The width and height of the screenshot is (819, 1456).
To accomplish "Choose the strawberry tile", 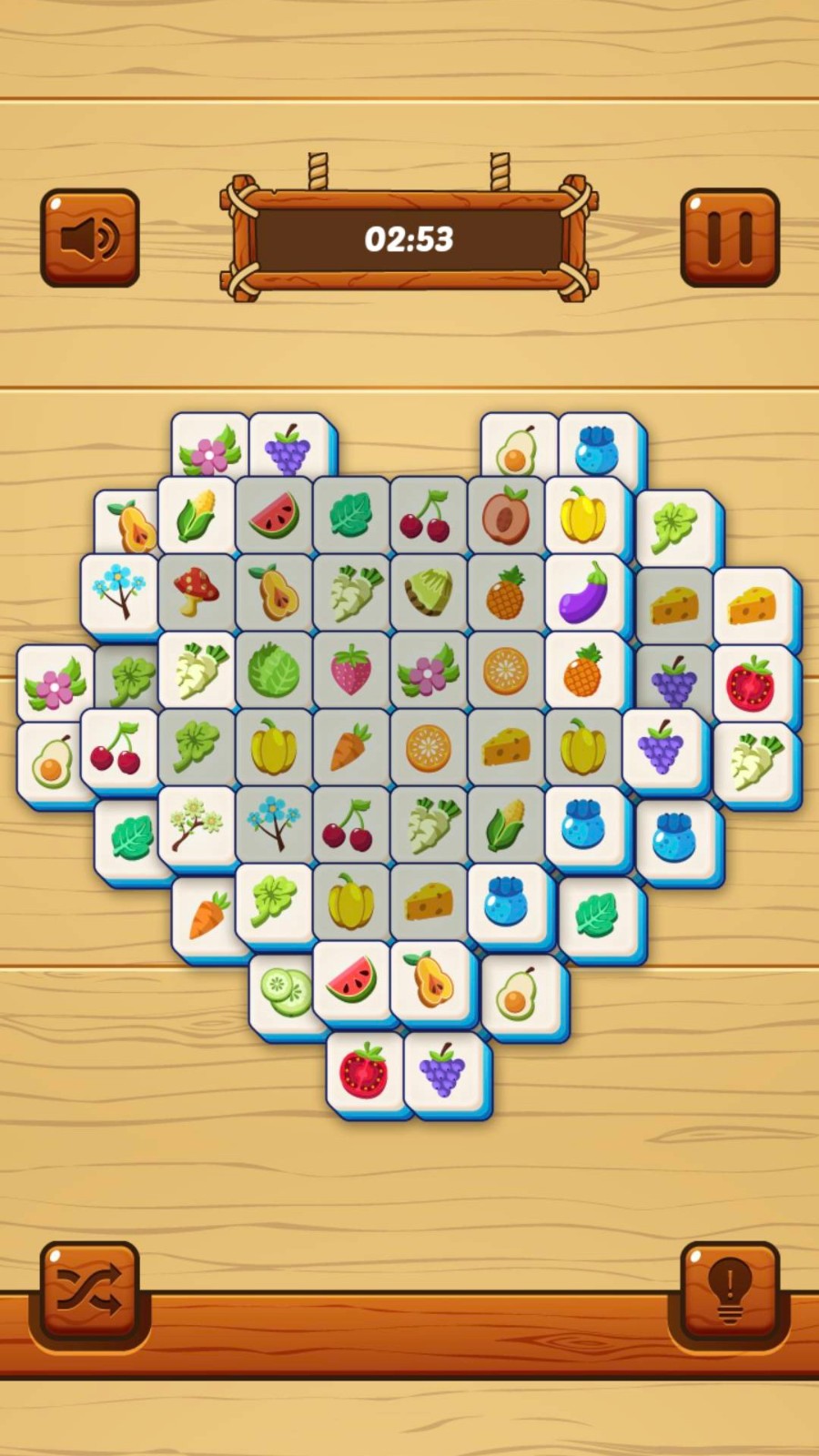I will pos(351,671).
